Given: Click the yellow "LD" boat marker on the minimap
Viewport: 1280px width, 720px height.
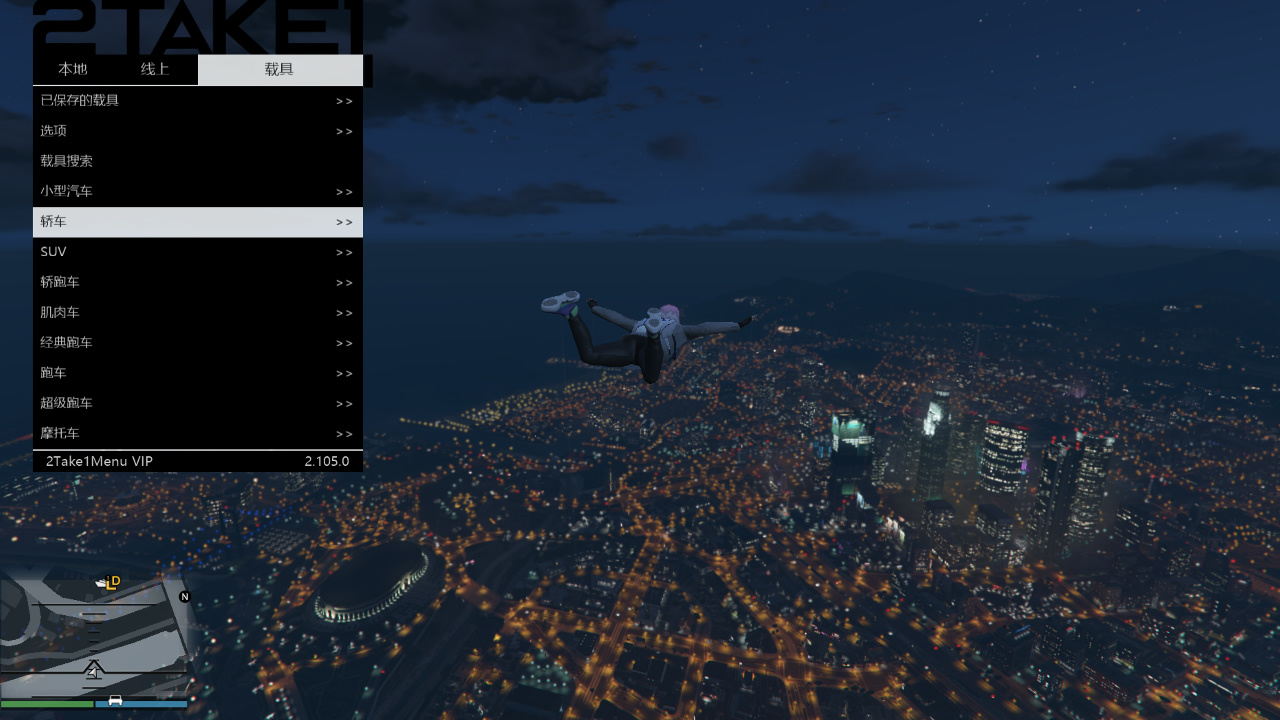Looking at the screenshot, I should tap(110, 583).
